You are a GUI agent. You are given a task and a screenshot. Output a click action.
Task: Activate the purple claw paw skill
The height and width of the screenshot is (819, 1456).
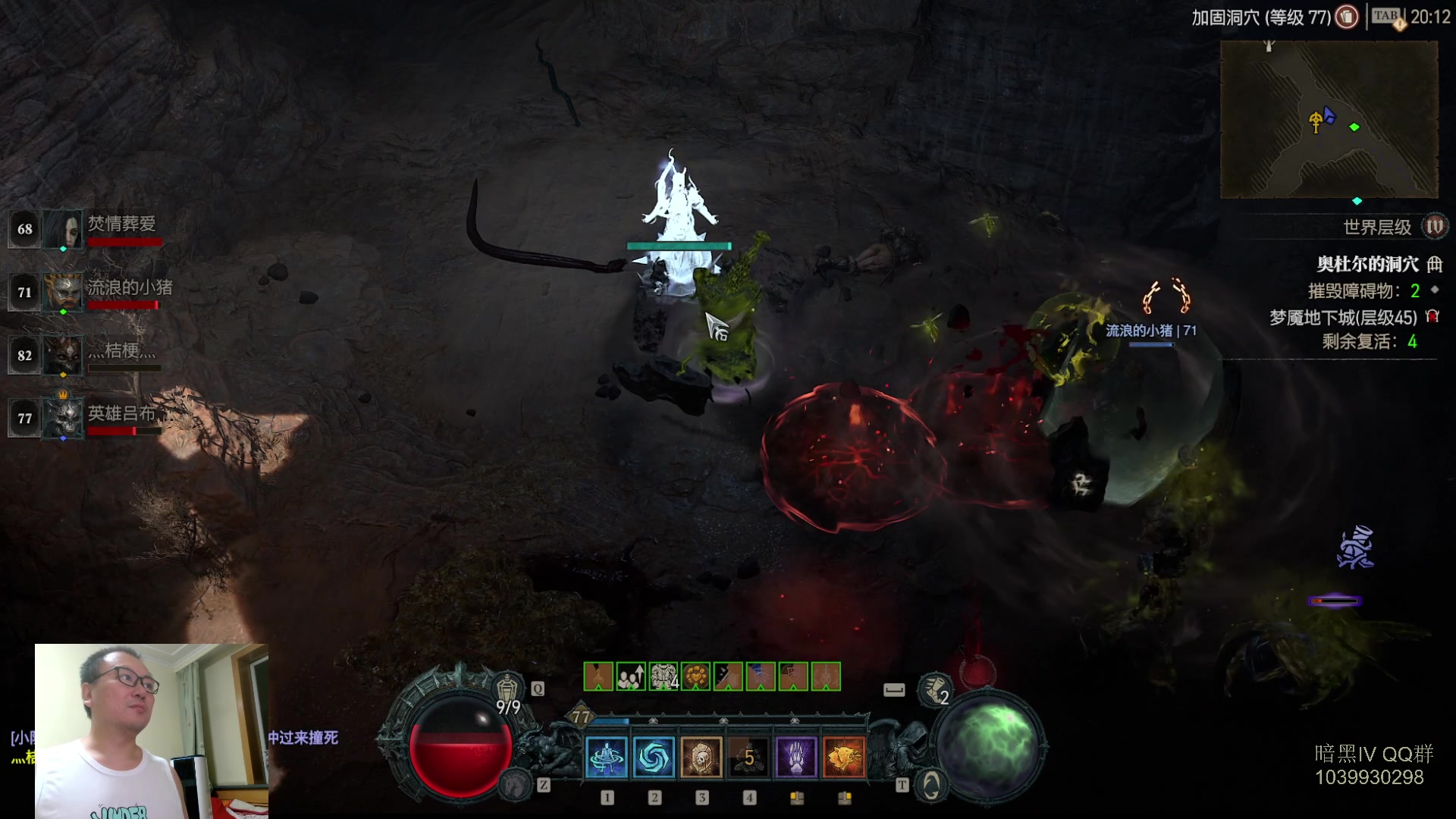pos(796,757)
